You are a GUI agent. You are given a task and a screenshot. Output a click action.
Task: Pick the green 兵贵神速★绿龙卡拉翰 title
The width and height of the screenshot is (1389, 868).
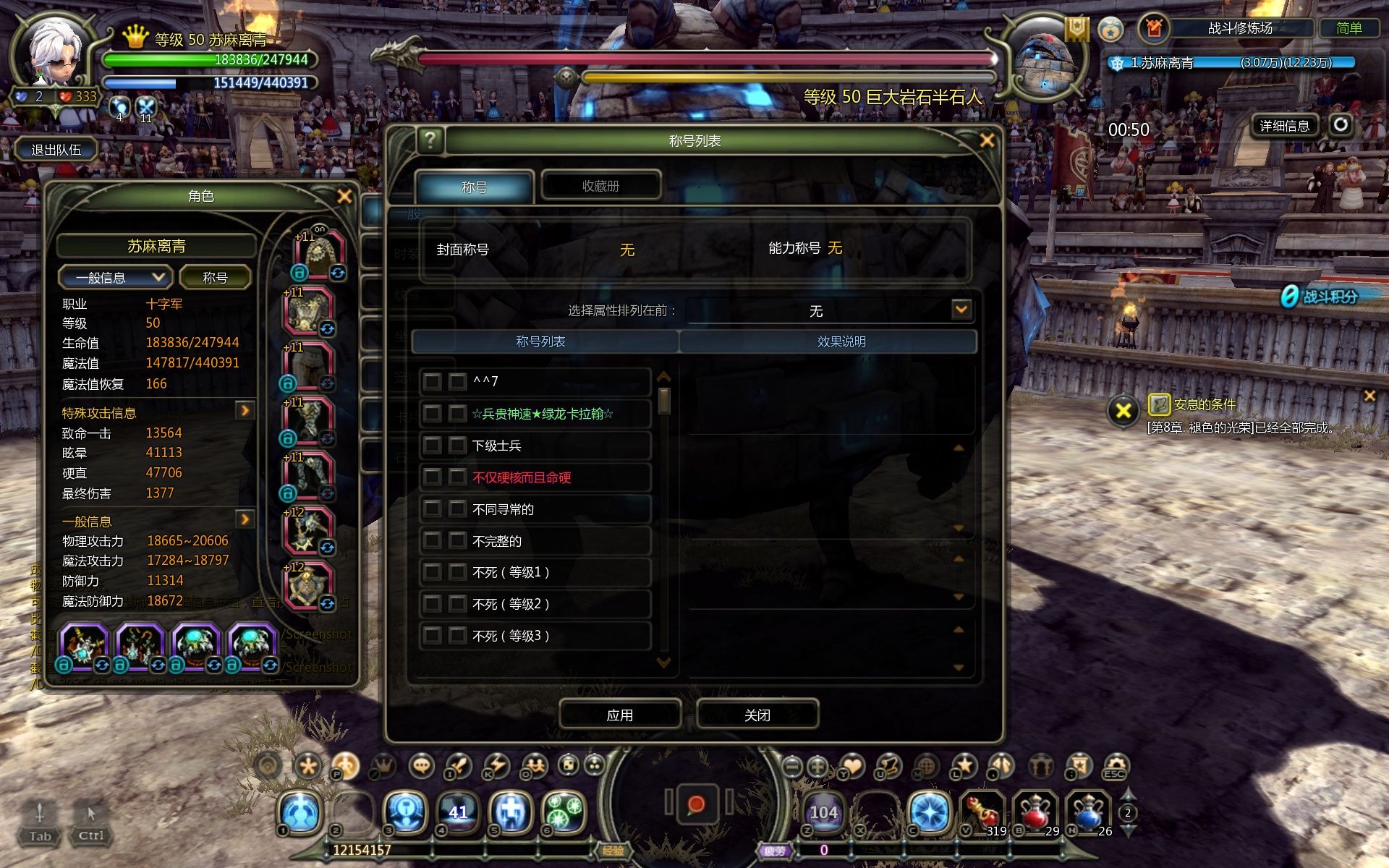pyautogui.click(x=541, y=414)
